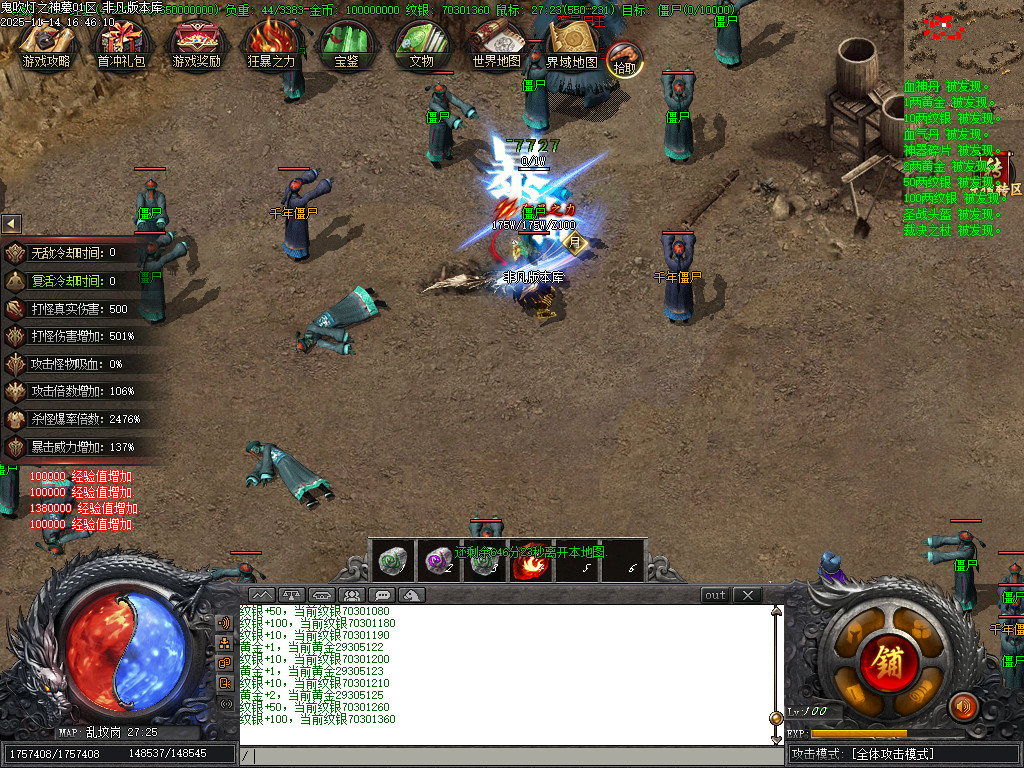This screenshot has width=1024, height=768.
Task: Open the 文物 relics menu
Action: pos(421,44)
